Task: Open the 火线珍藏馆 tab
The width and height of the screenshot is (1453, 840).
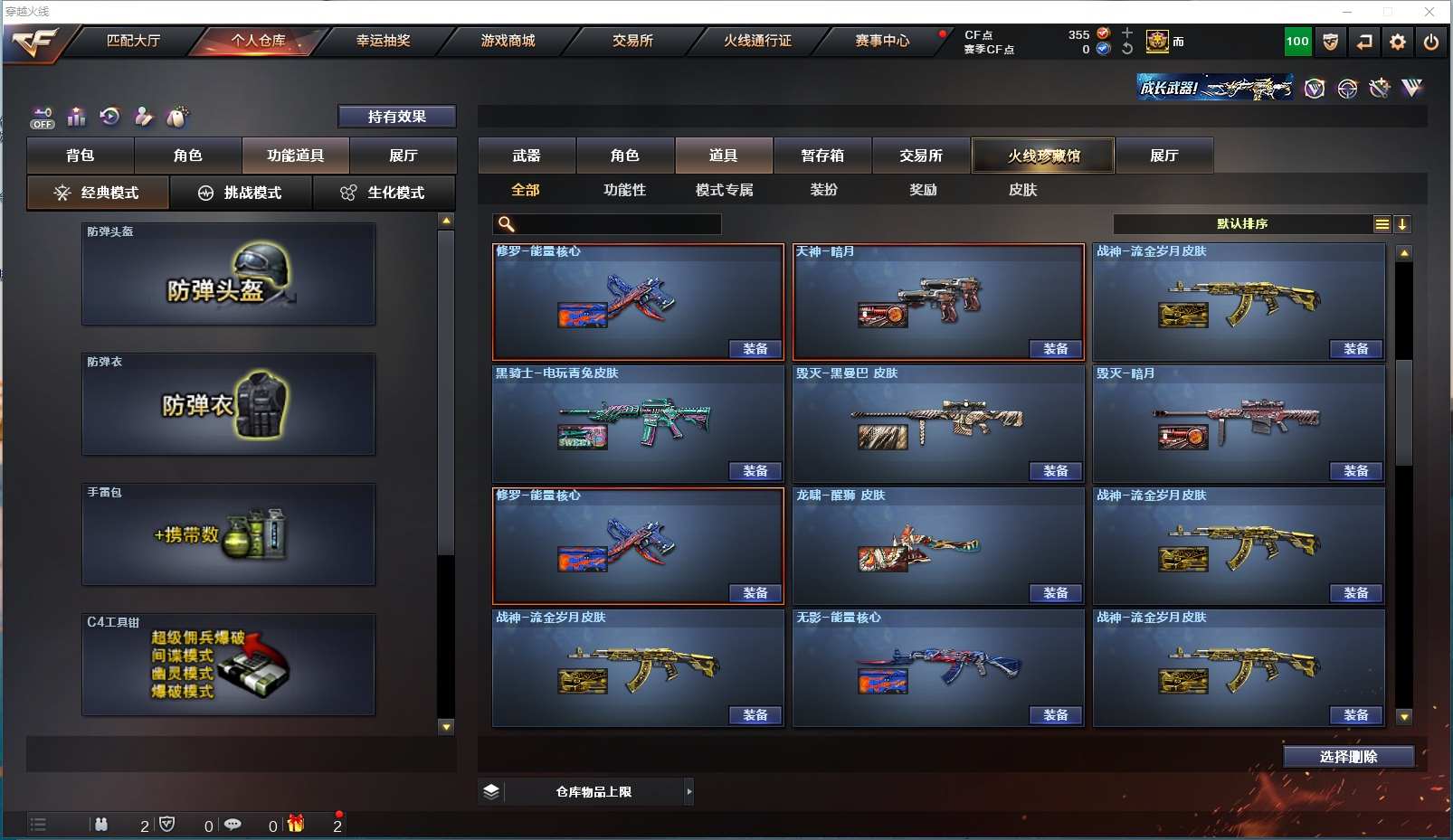Action: [x=1043, y=156]
